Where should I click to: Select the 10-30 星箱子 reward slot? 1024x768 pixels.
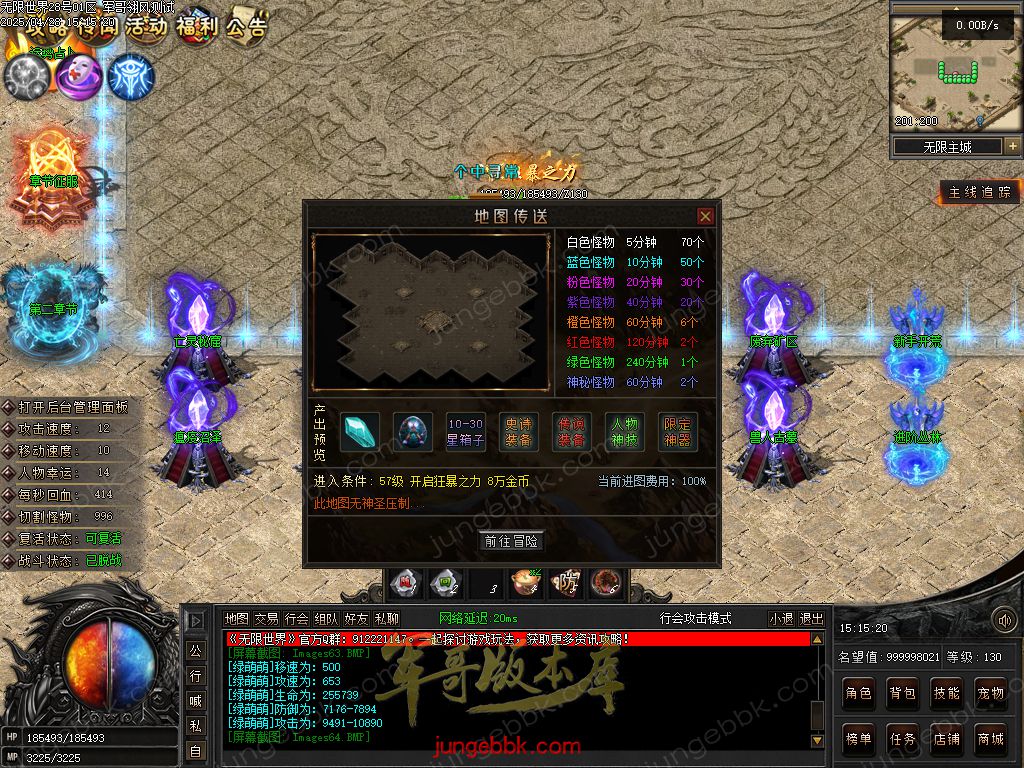(x=465, y=432)
